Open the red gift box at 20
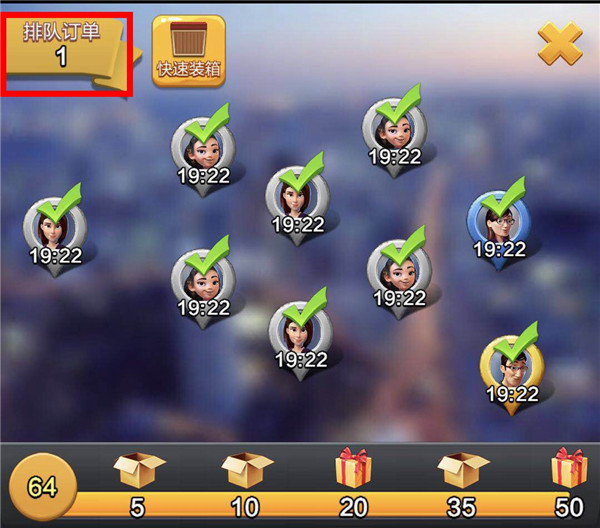 pyautogui.click(x=353, y=469)
